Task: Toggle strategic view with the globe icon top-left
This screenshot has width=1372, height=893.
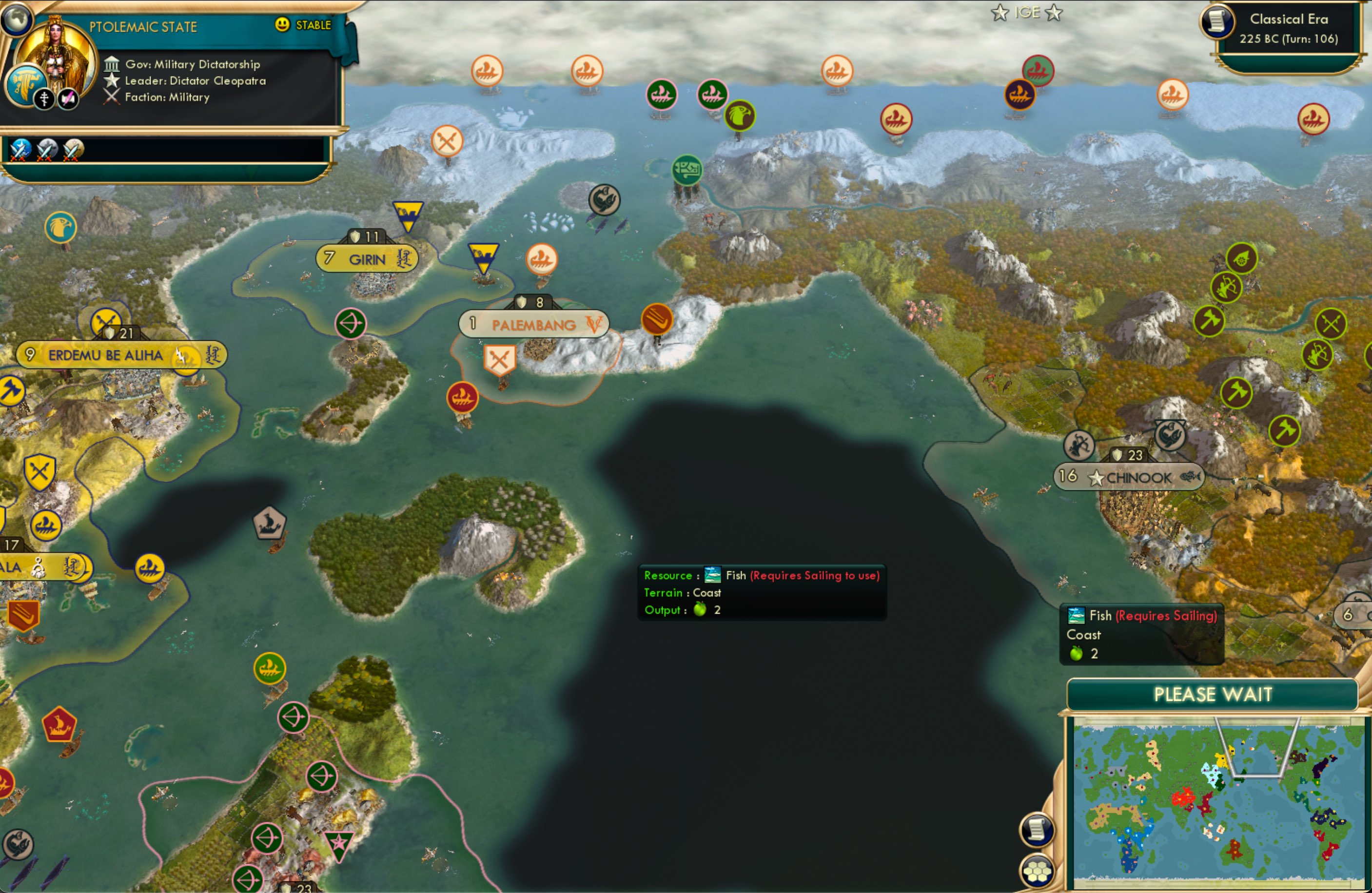Action: (x=17, y=19)
